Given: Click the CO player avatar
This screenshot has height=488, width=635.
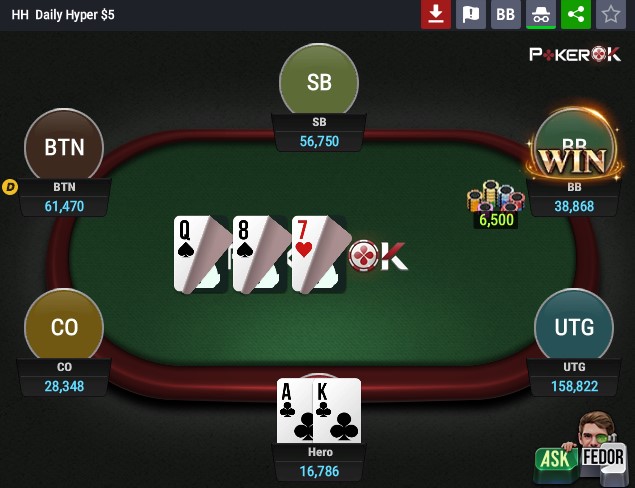Looking at the screenshot, I should point(64,327).
